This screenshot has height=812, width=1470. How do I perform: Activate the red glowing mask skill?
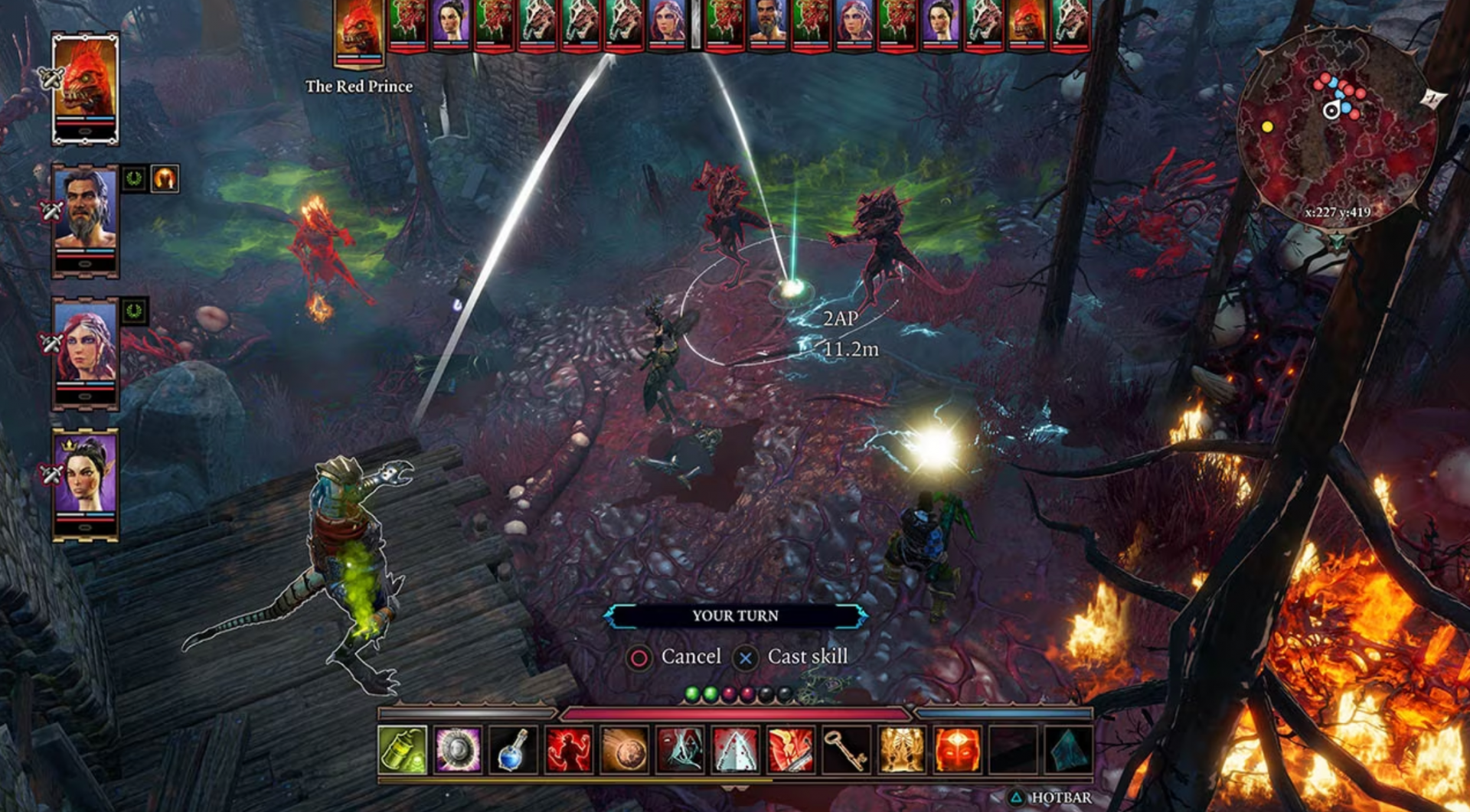pyautogui.click(x=957, y=750)
